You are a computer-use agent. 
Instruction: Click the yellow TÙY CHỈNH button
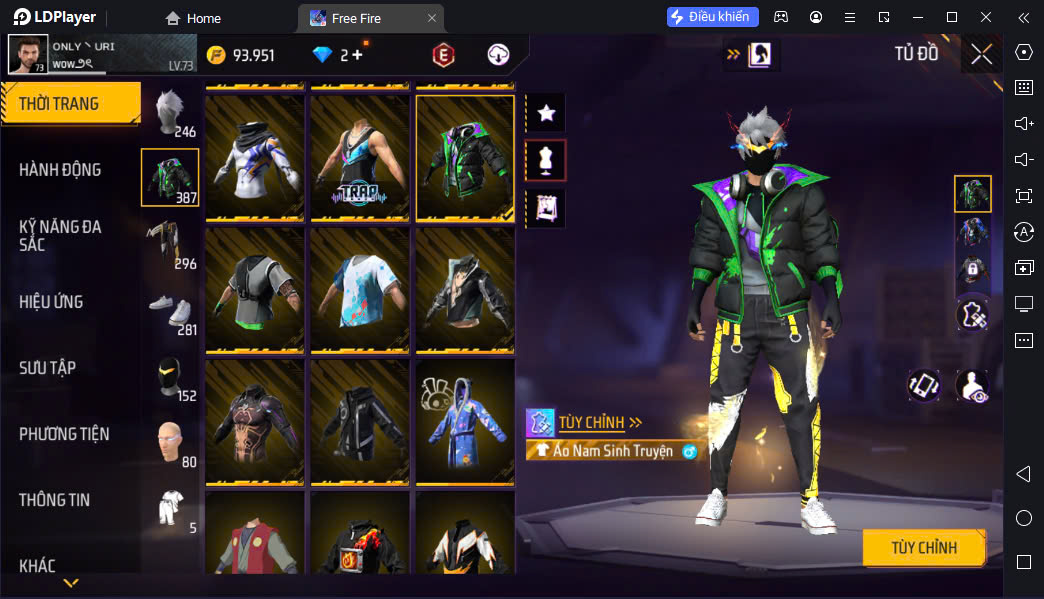pos(923,548)
